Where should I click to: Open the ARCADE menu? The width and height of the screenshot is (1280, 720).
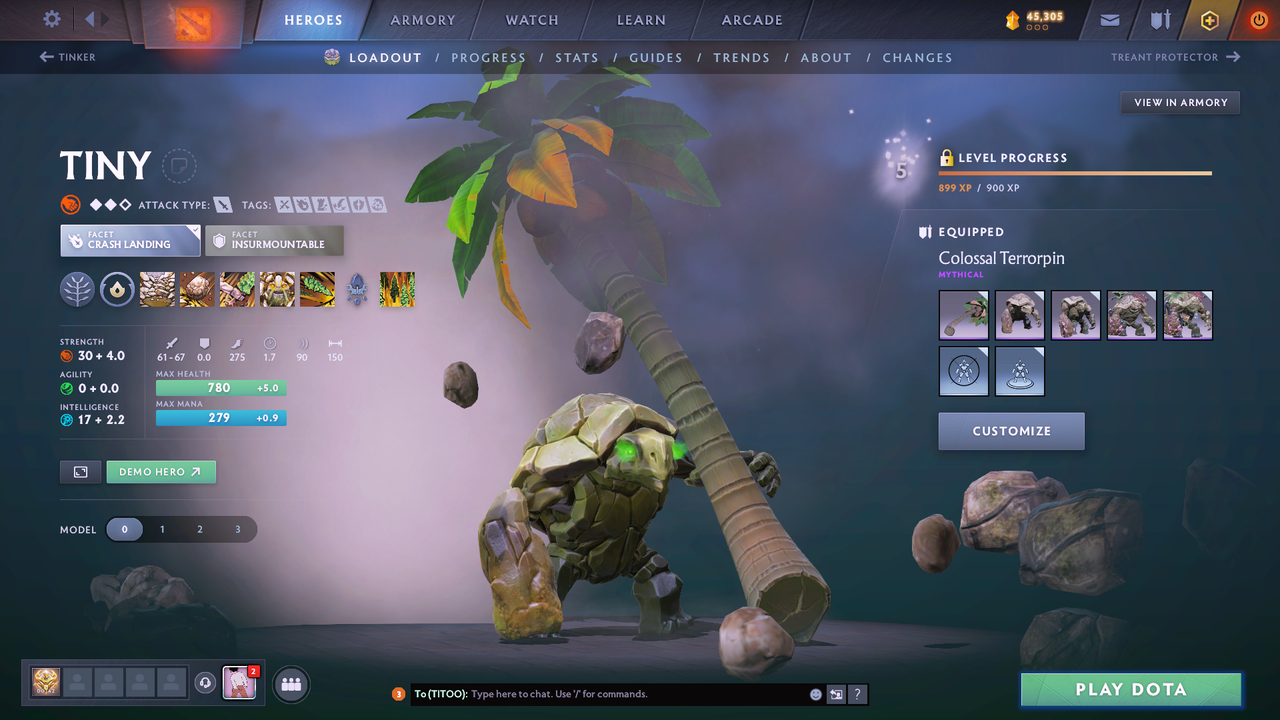point(751,20)
